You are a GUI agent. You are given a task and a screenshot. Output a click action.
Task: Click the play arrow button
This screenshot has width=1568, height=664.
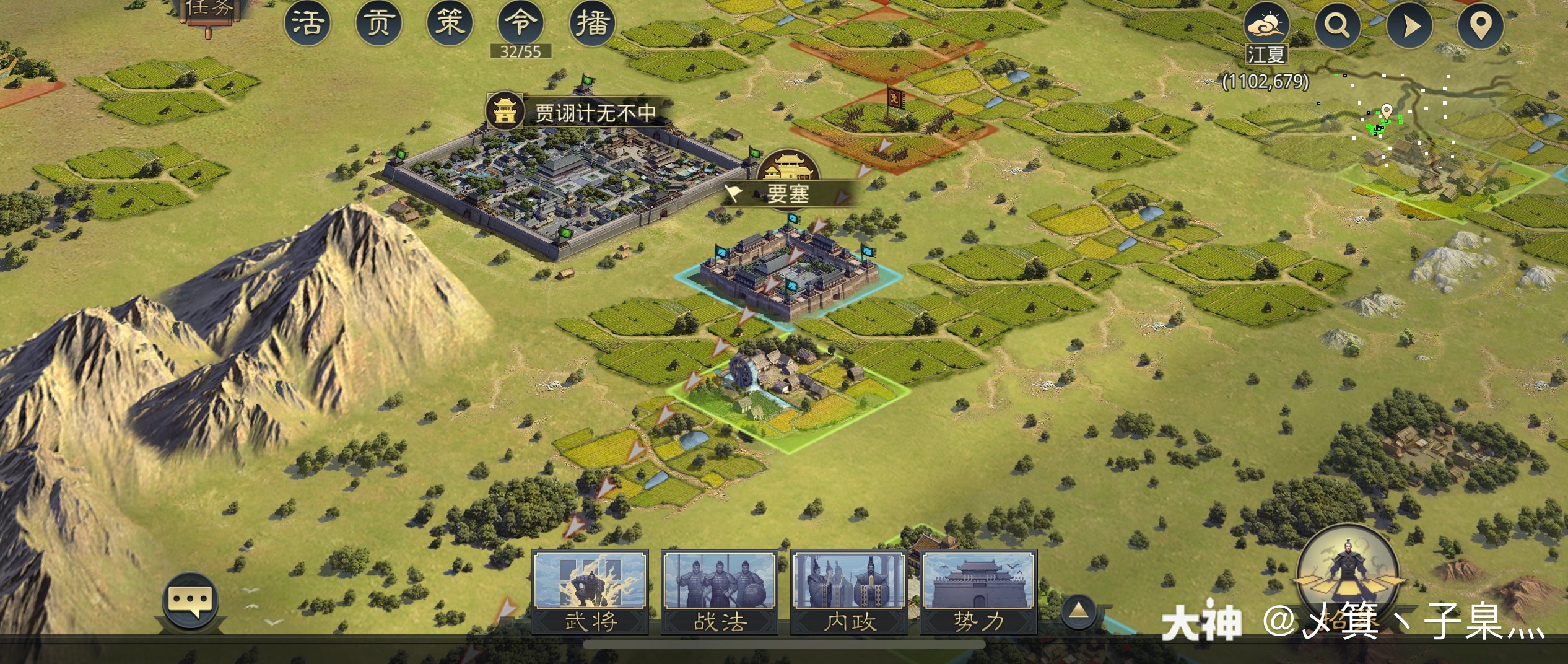1409,26
